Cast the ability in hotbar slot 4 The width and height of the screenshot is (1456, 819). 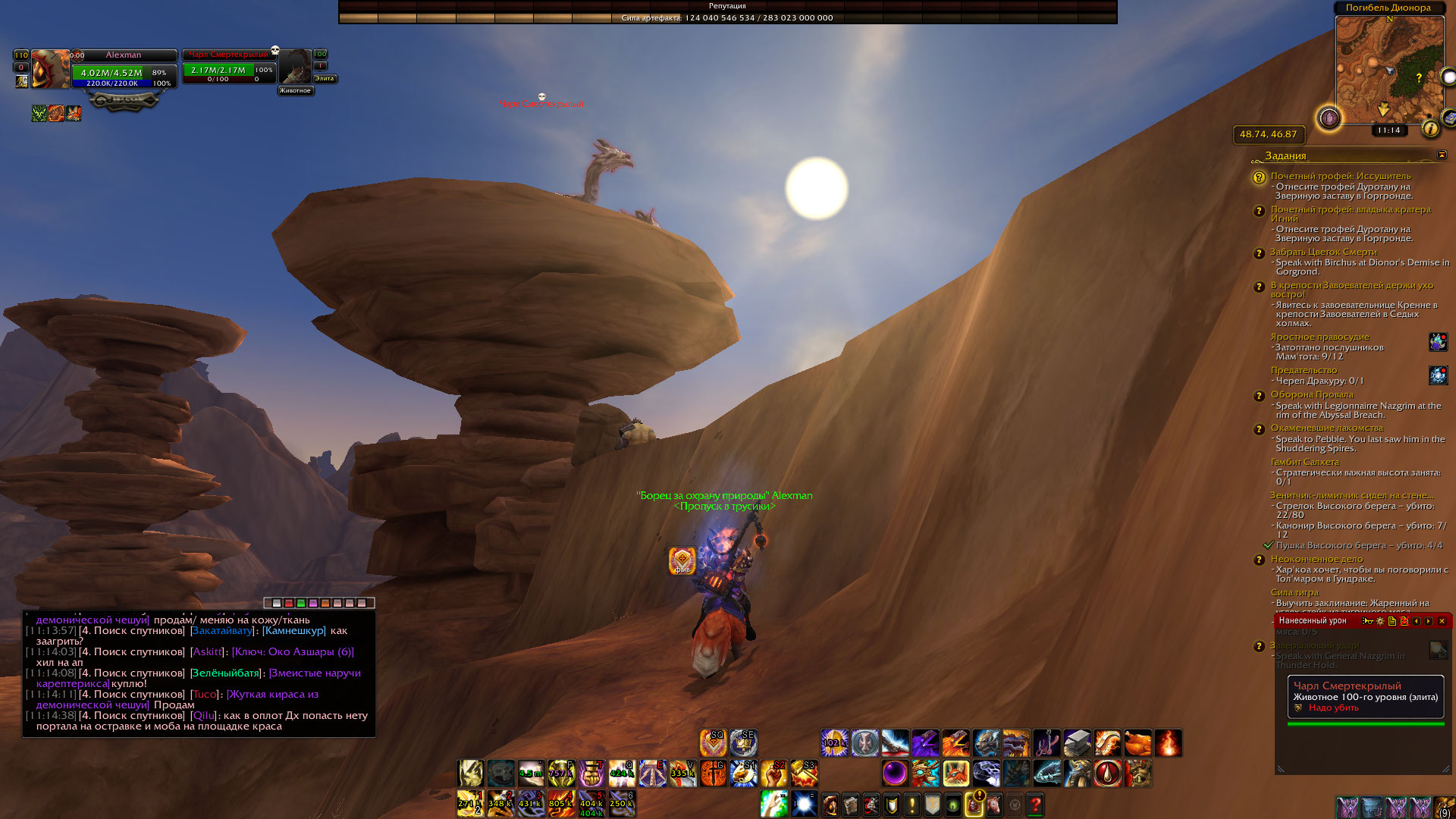(x=561, y=804)
